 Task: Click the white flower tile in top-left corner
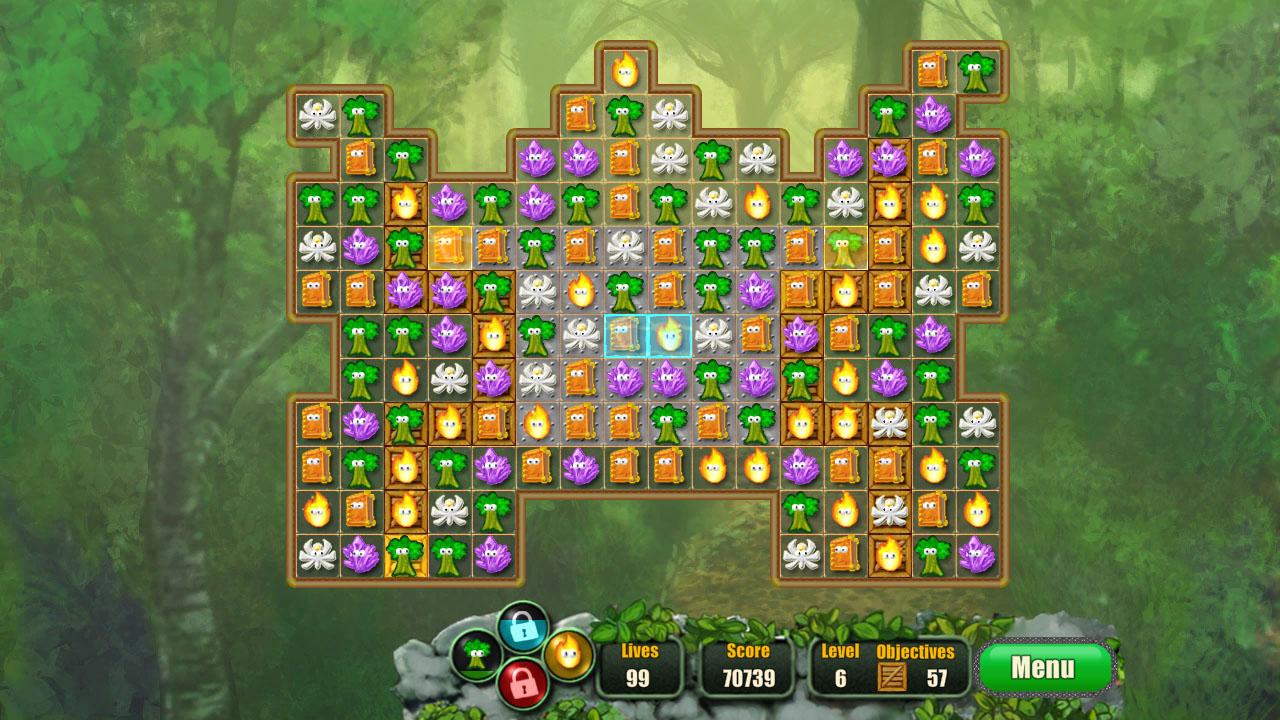tap(316, 113)
